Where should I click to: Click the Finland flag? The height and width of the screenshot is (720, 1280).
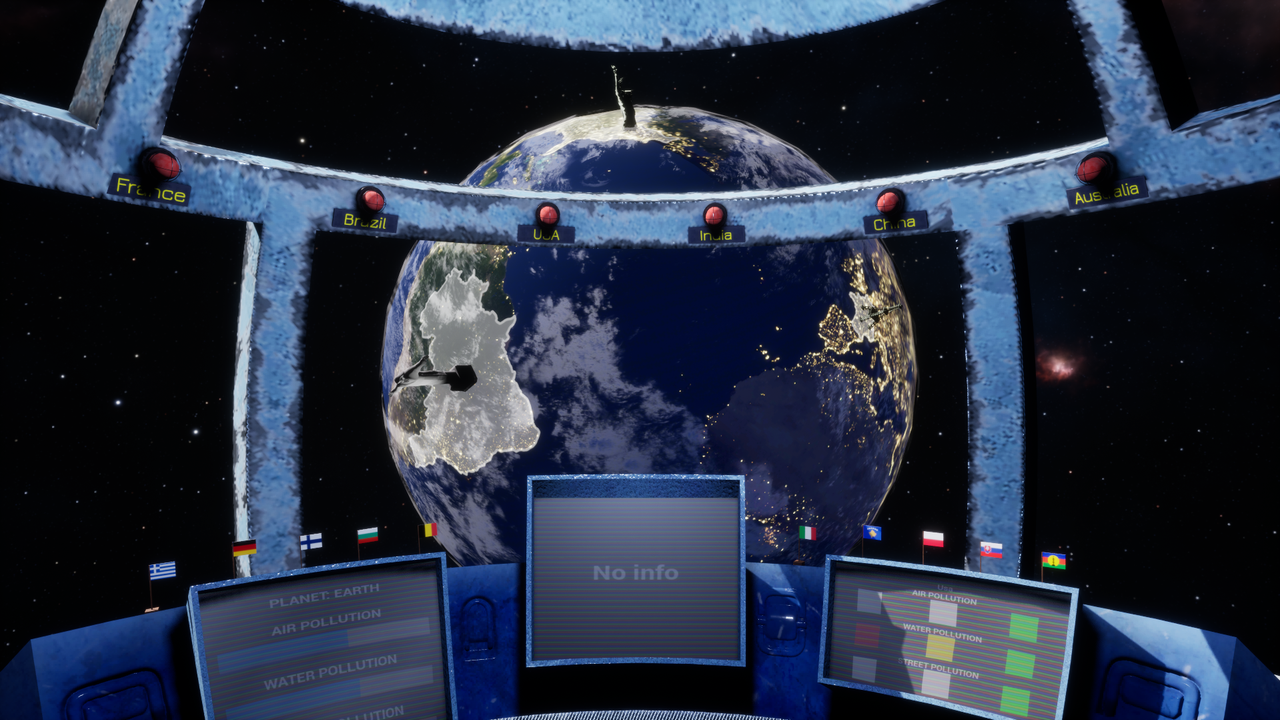click(310, 543)
